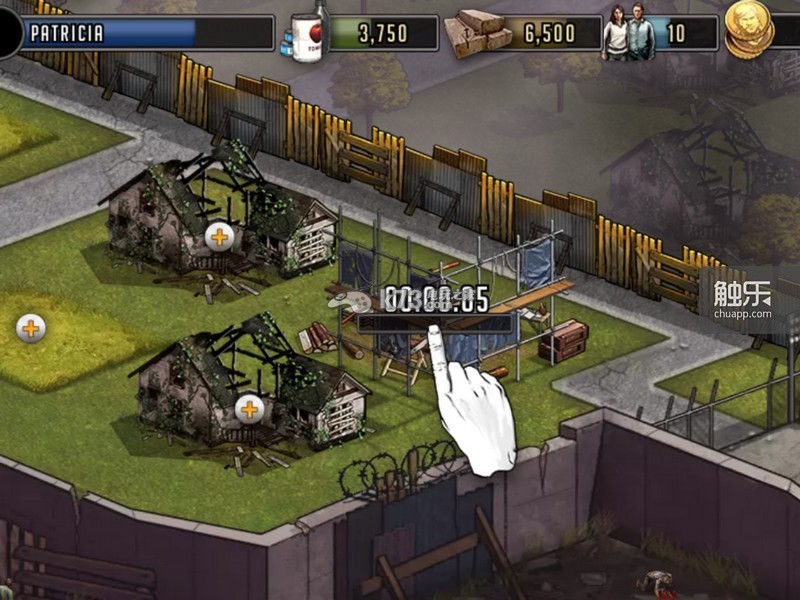Select the wood planks materials icon
Image resolution: width=800 pixels, height=600 pixels.
pyautogui.click(x=477, y=33)
